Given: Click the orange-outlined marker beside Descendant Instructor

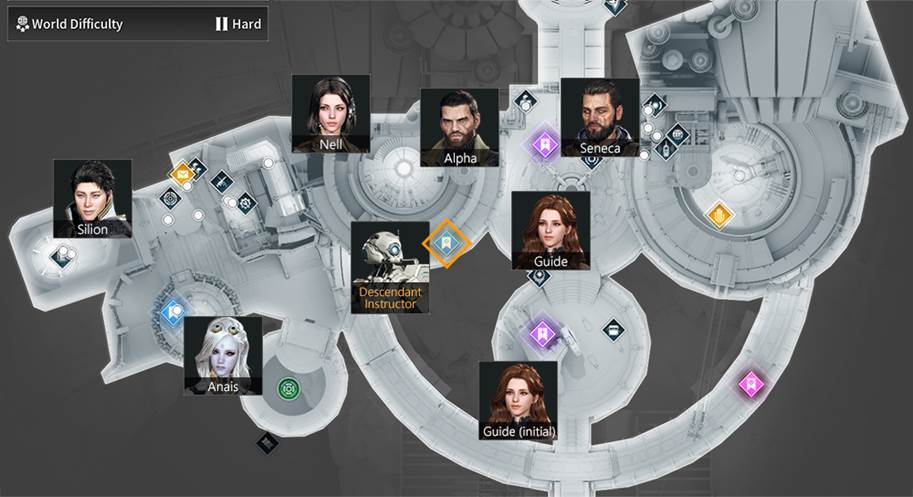Looking at the screenshot, I should (x=447, y=244).
